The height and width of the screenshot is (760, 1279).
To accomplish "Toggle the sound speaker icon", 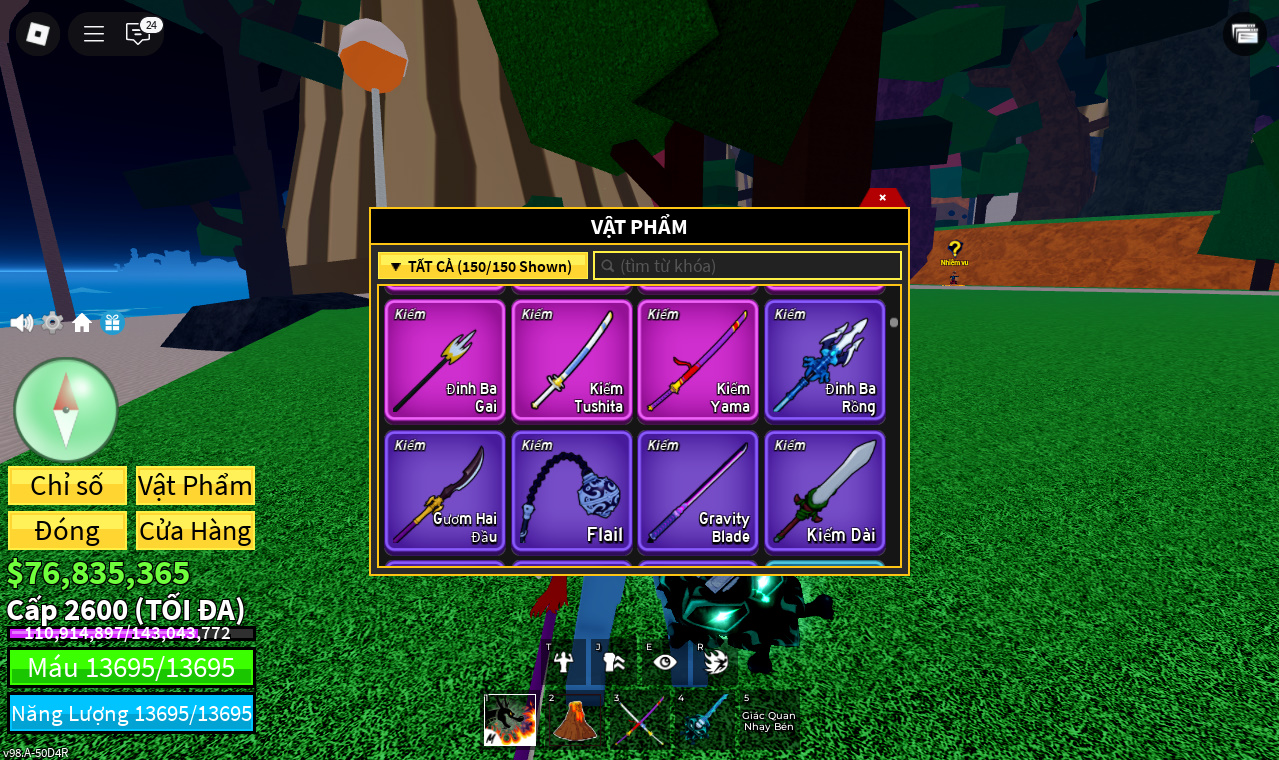I will (x=21, y=323).
